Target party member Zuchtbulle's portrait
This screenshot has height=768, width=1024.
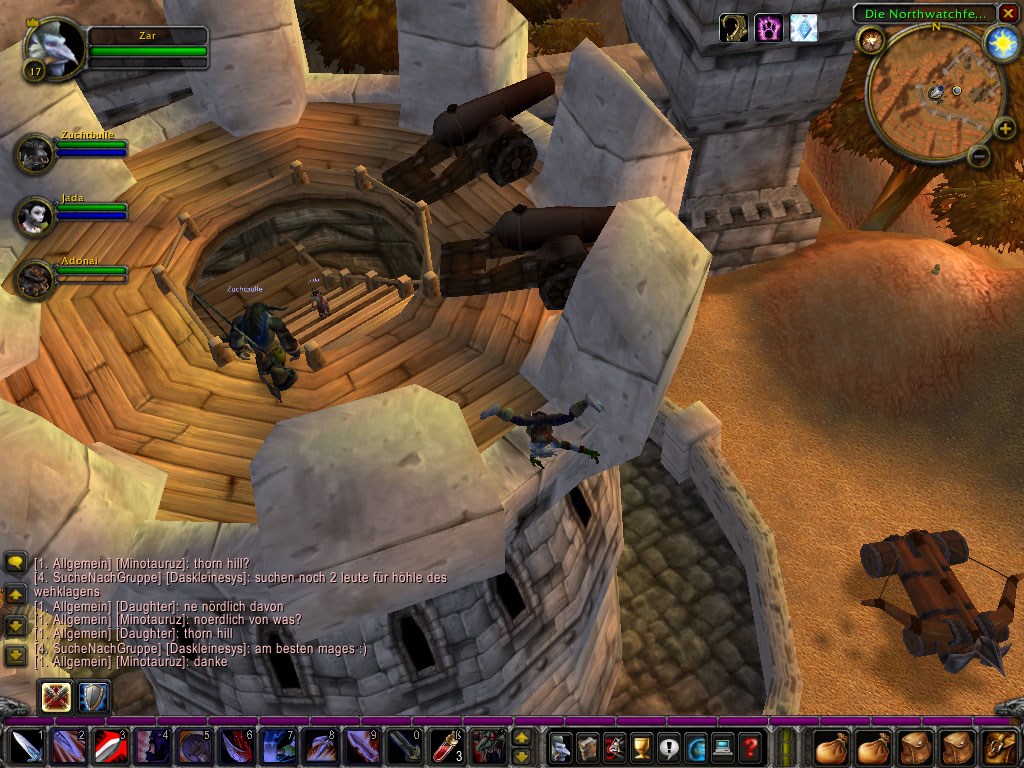coord(35,152)
